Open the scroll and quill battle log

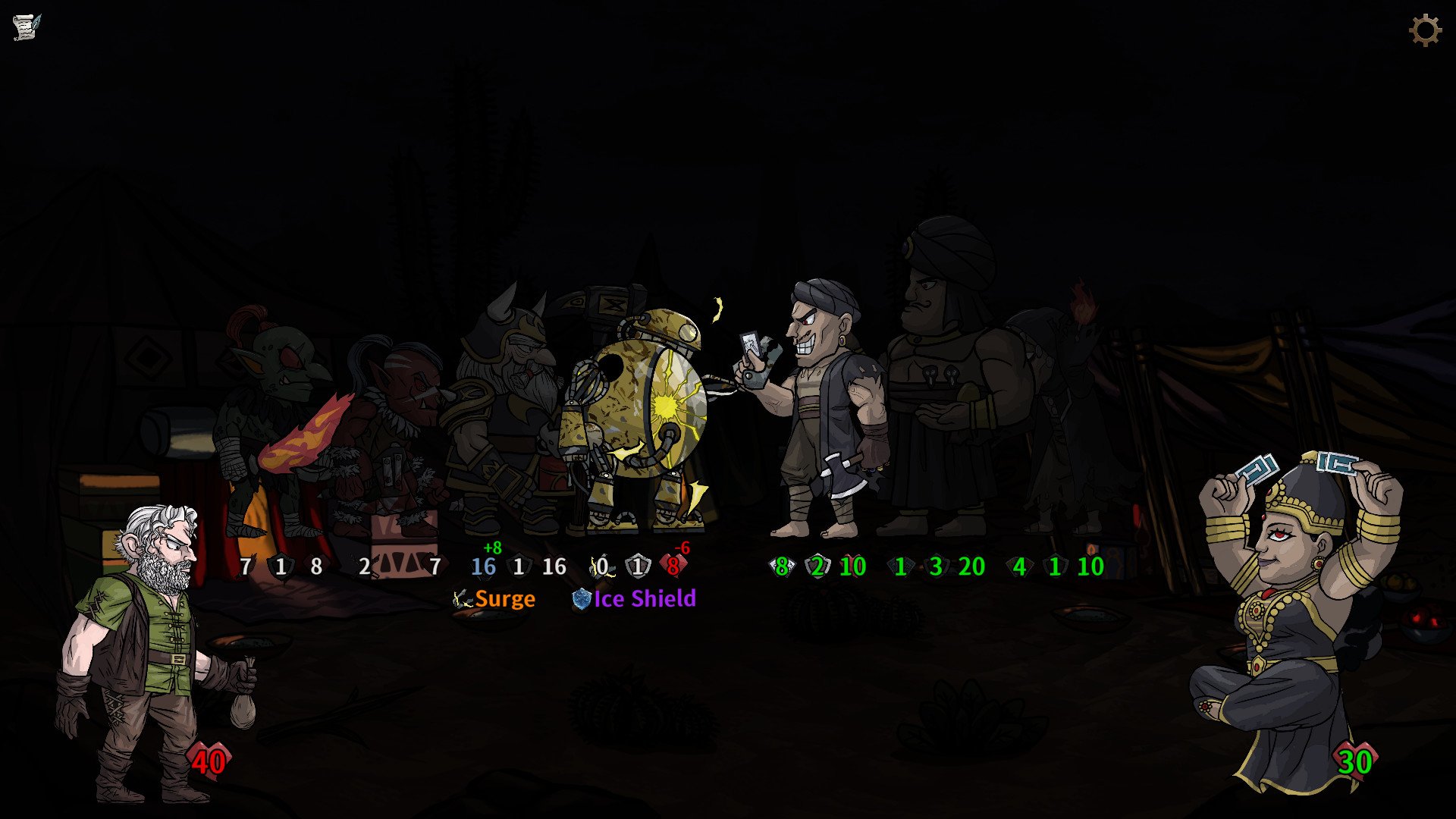(x=27, y=27)
